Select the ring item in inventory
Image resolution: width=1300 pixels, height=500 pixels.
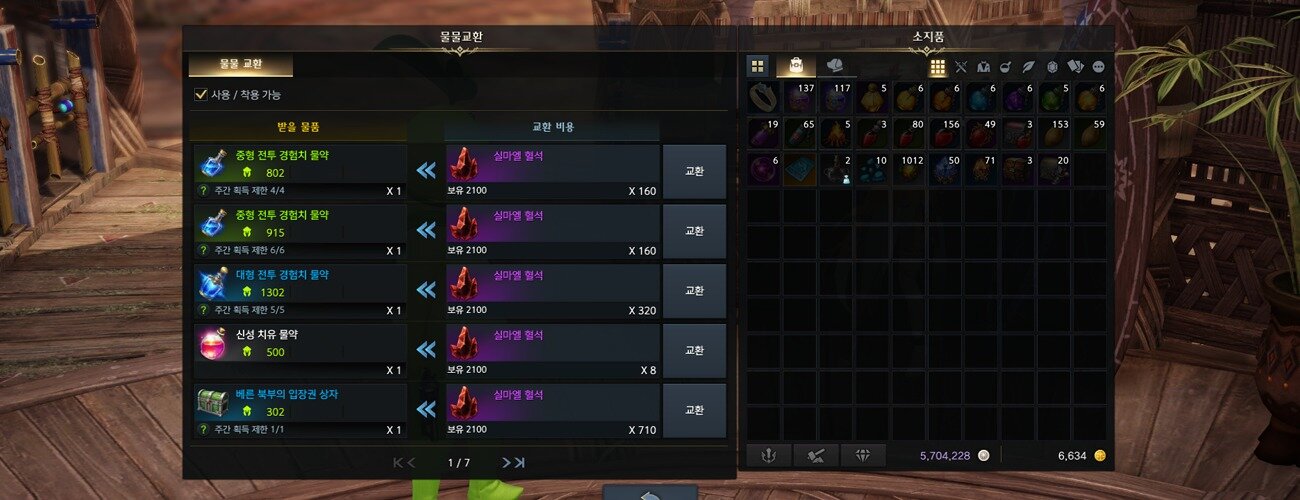(764, 98)
